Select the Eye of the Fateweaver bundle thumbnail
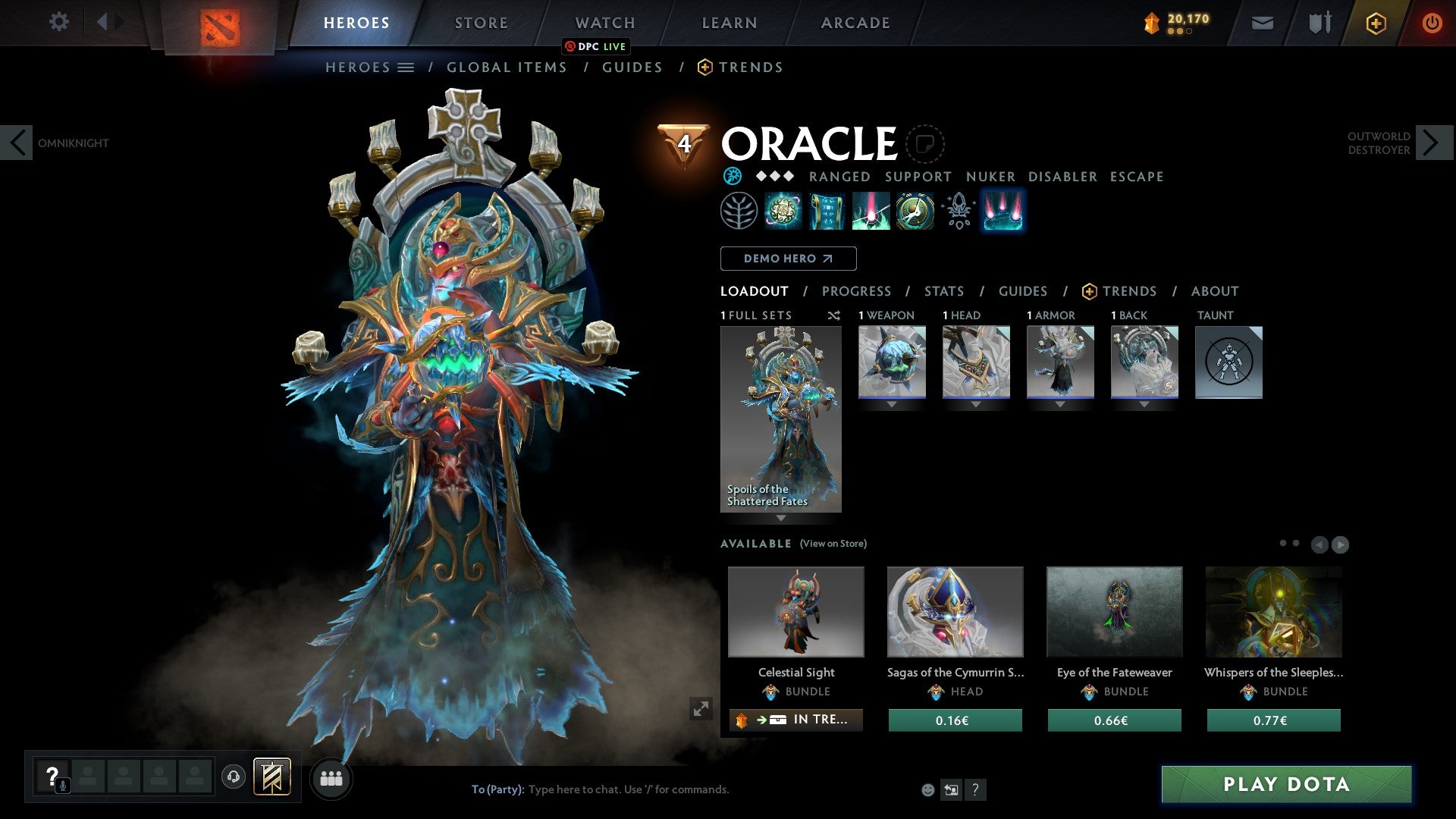1456x819 pixels. point(1113,612)
